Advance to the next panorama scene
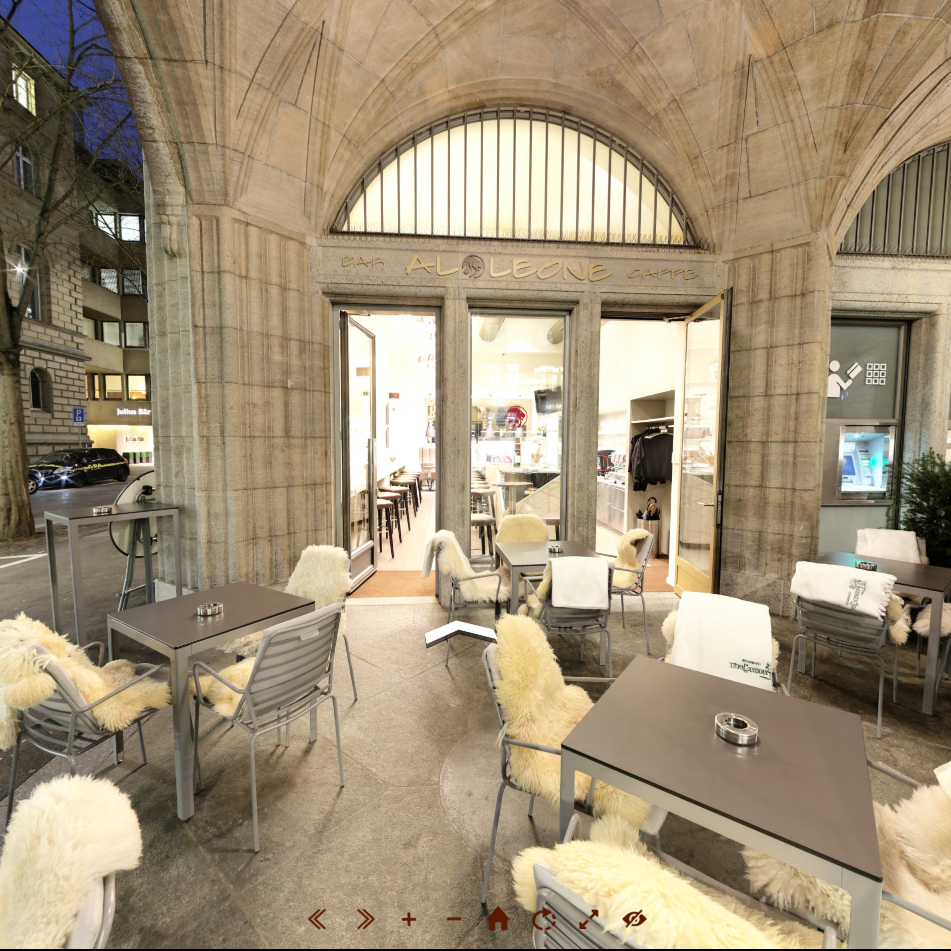951x951 pixels. click(x=364, y=918)
